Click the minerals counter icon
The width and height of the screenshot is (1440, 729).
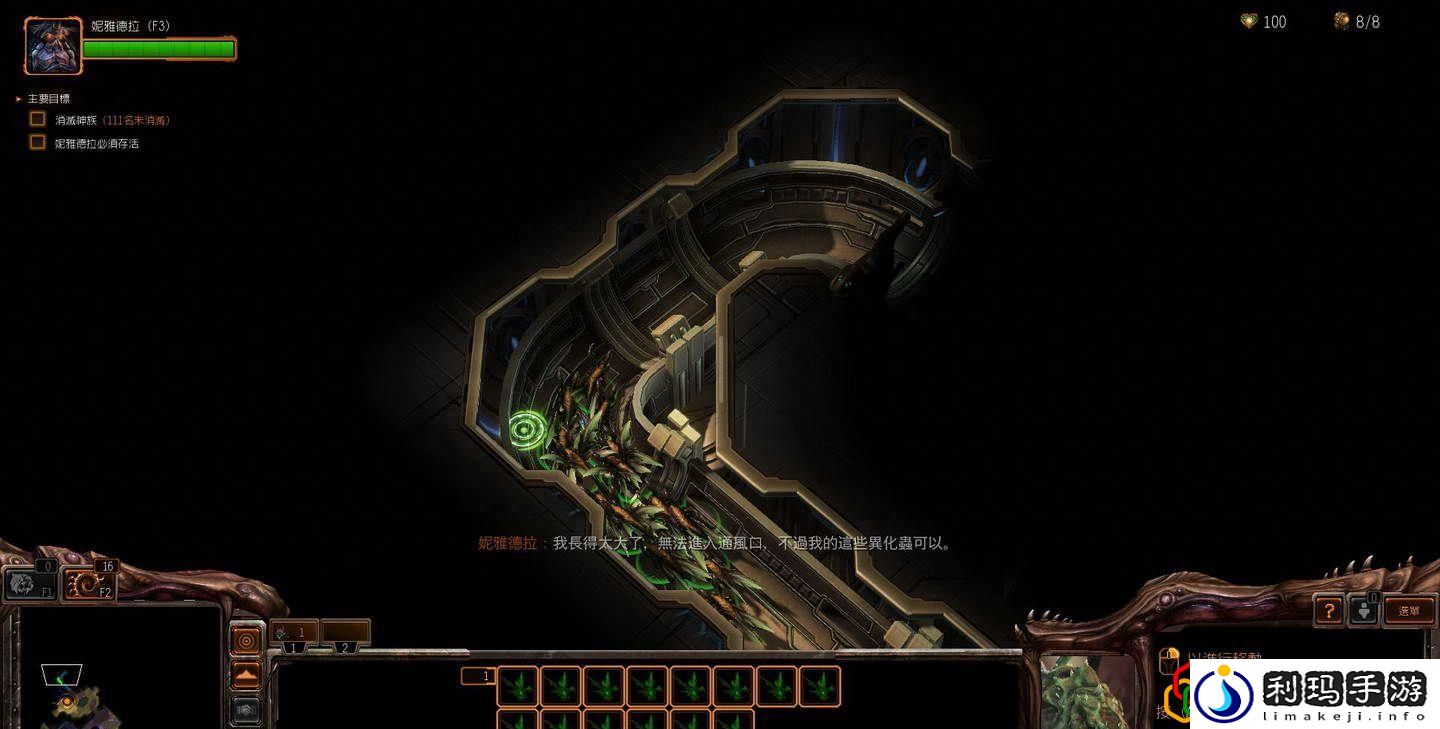pyautogui.click(x=1249, y=21)
